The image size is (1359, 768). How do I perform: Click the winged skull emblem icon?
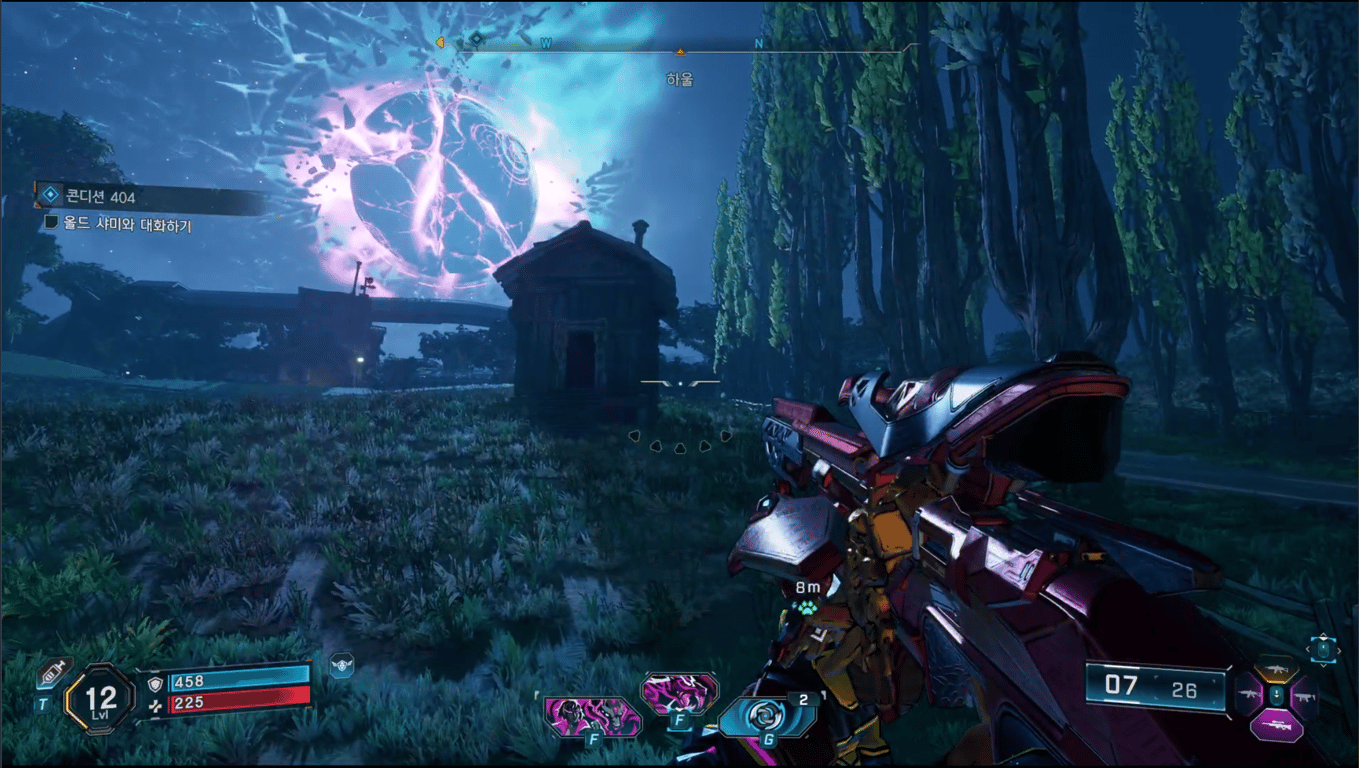342,665
